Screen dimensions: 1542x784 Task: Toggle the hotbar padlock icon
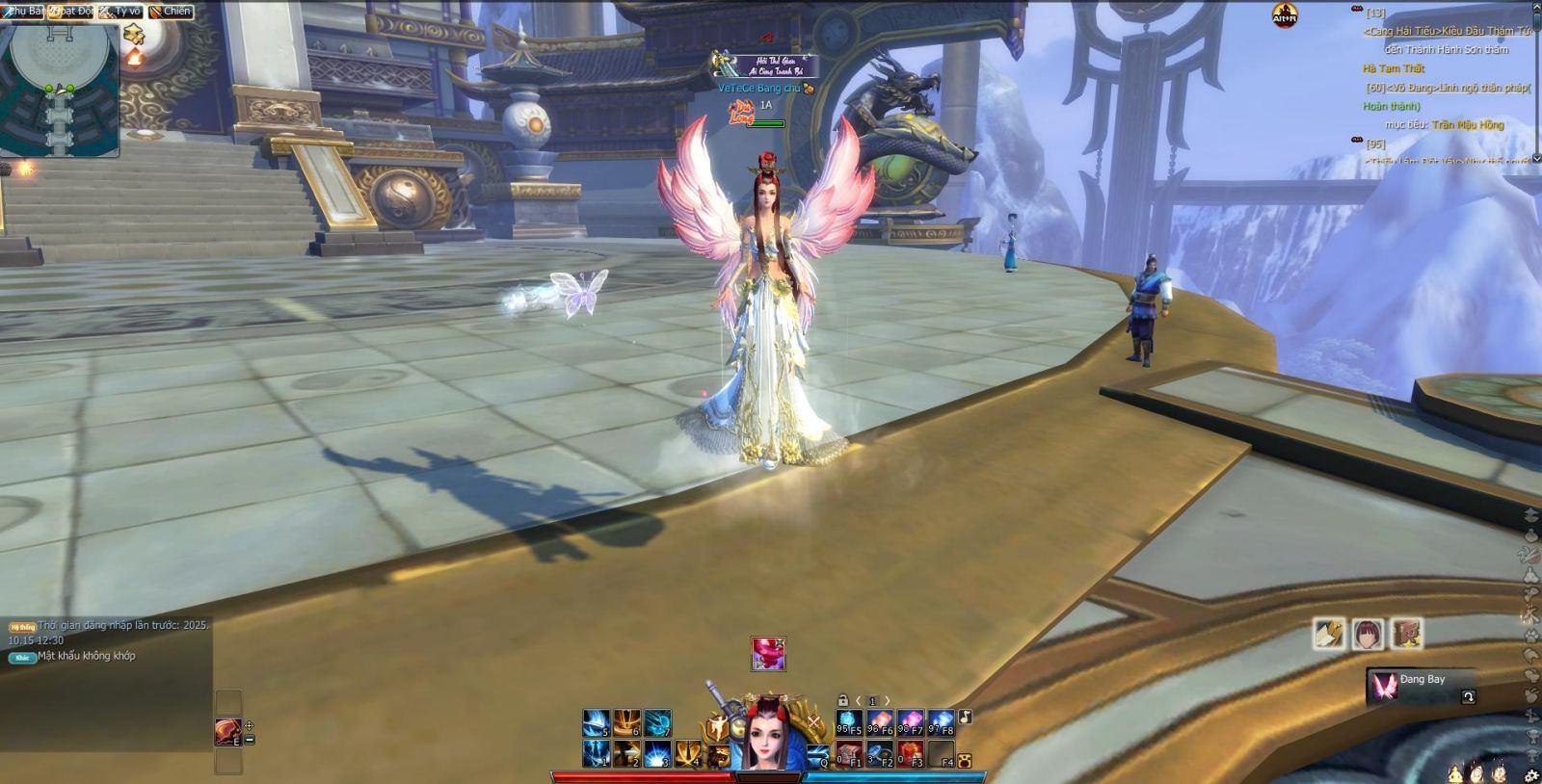(x=842, y=701)
